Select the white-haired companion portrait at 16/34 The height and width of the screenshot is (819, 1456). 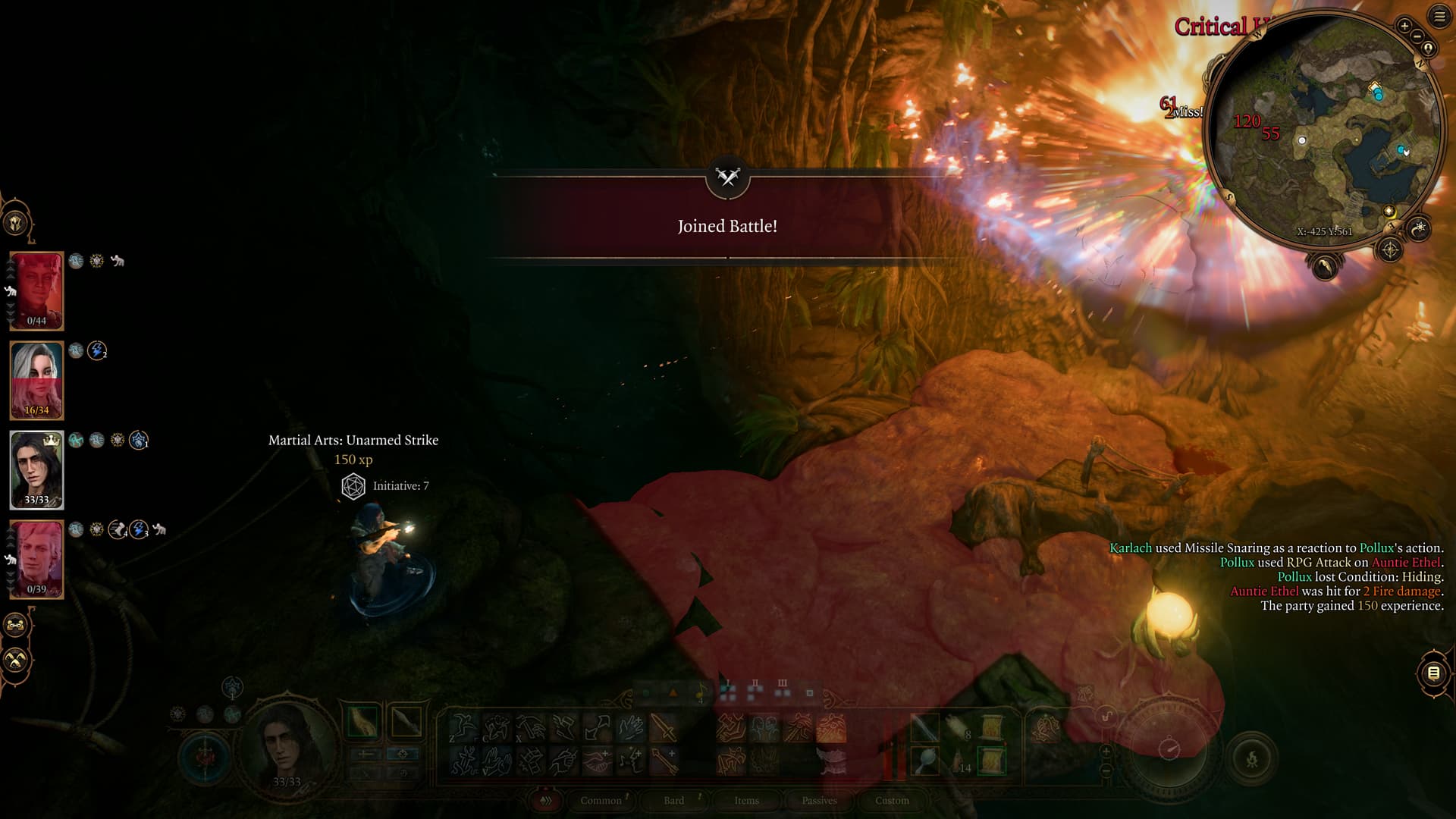tap(36, 381)
